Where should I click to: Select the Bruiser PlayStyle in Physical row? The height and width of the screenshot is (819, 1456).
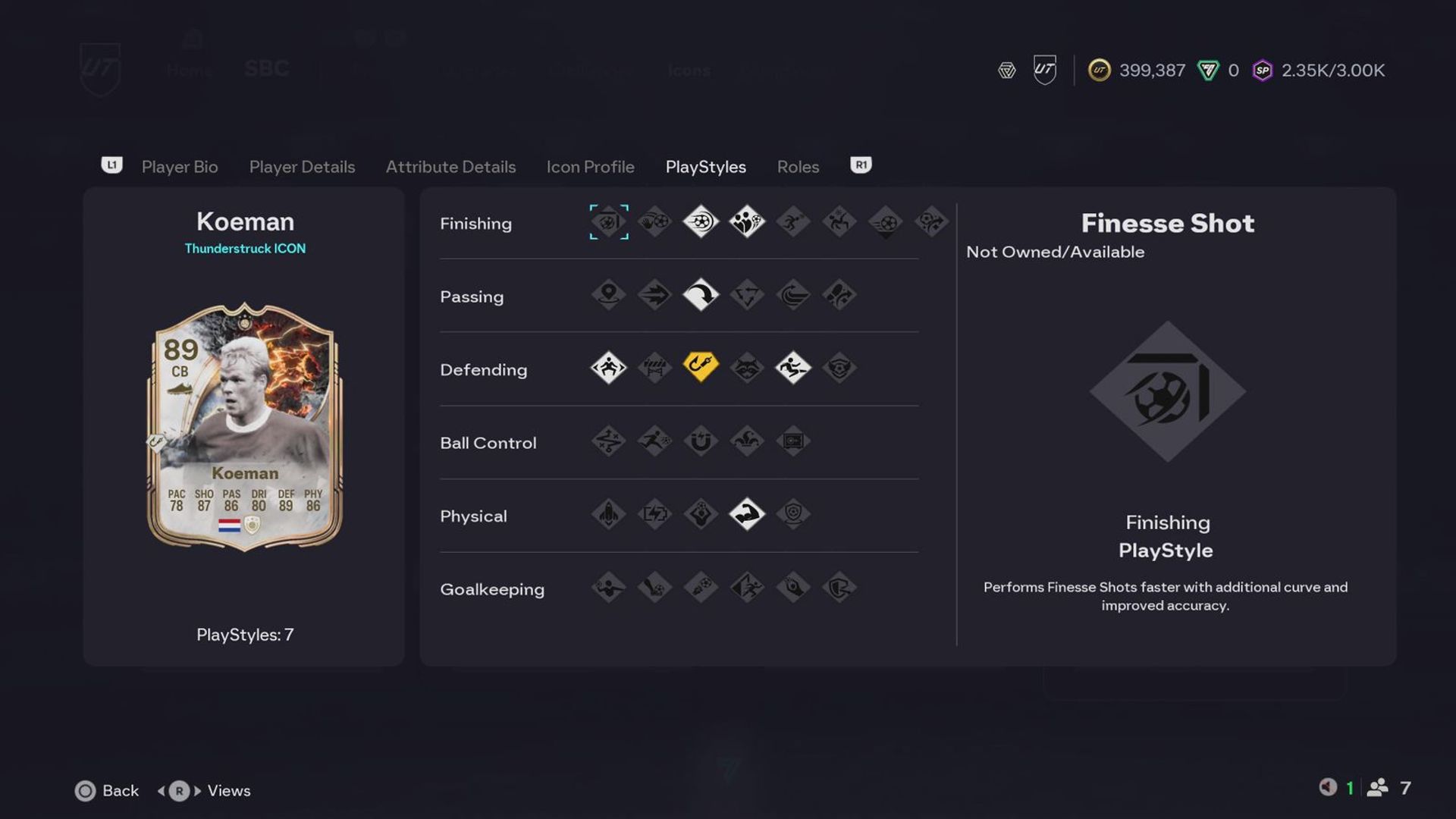747,514
